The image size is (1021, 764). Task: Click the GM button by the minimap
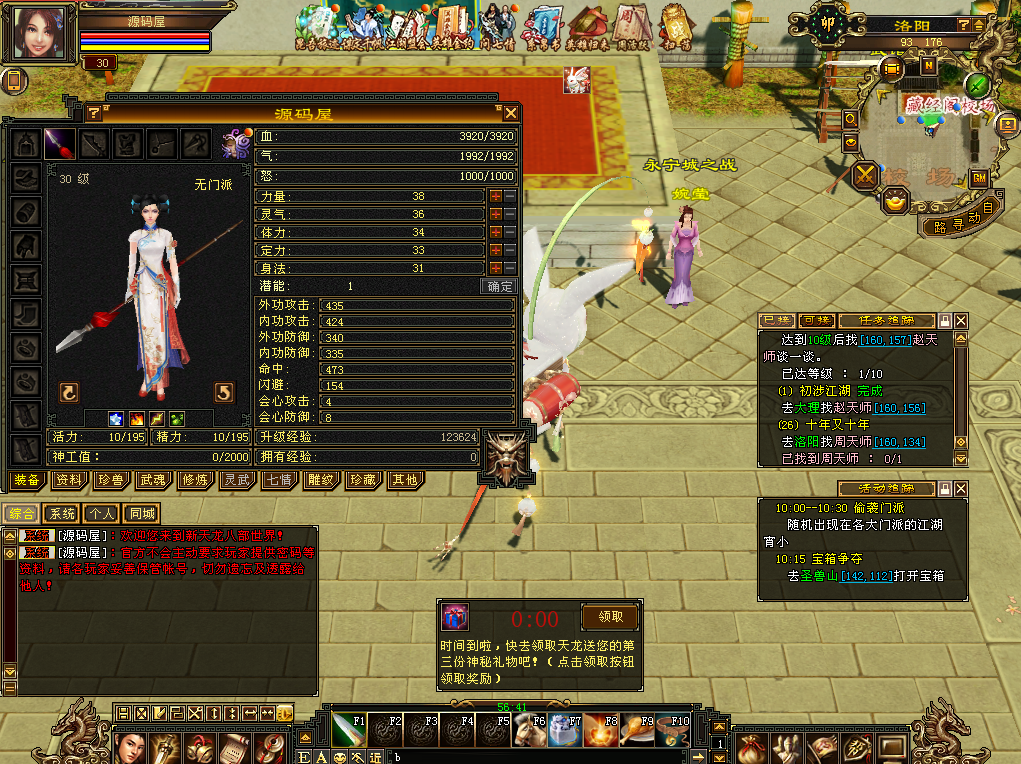point(979,177)
